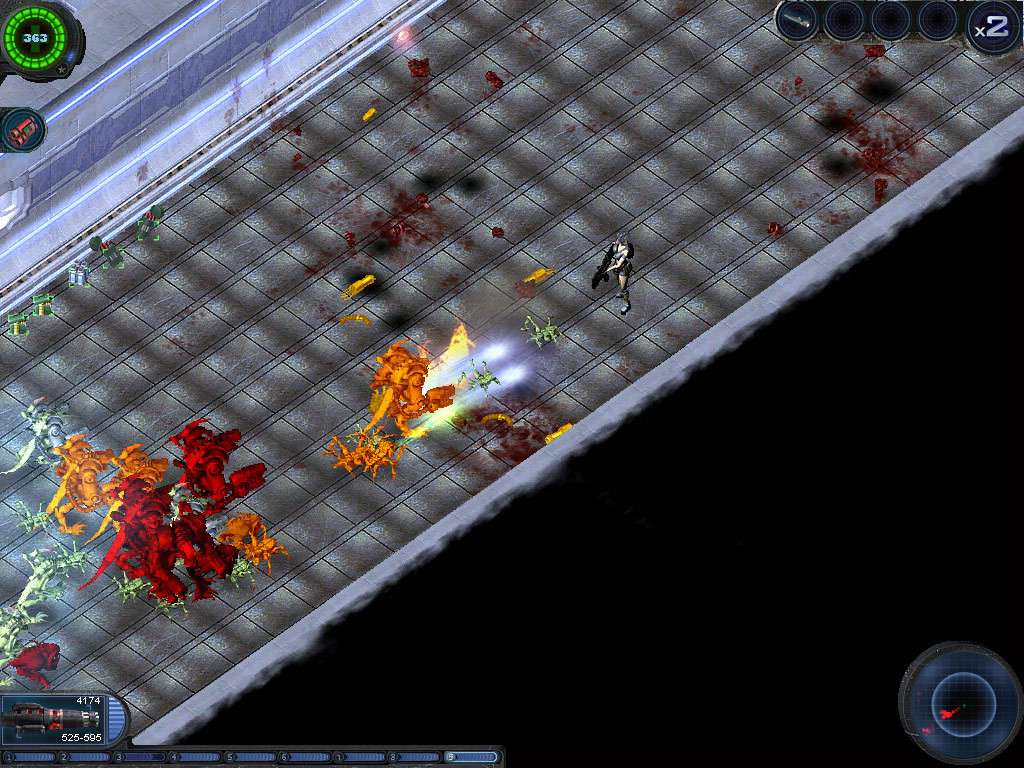
Task: Choose weapon slot 3
Action: 140,757
